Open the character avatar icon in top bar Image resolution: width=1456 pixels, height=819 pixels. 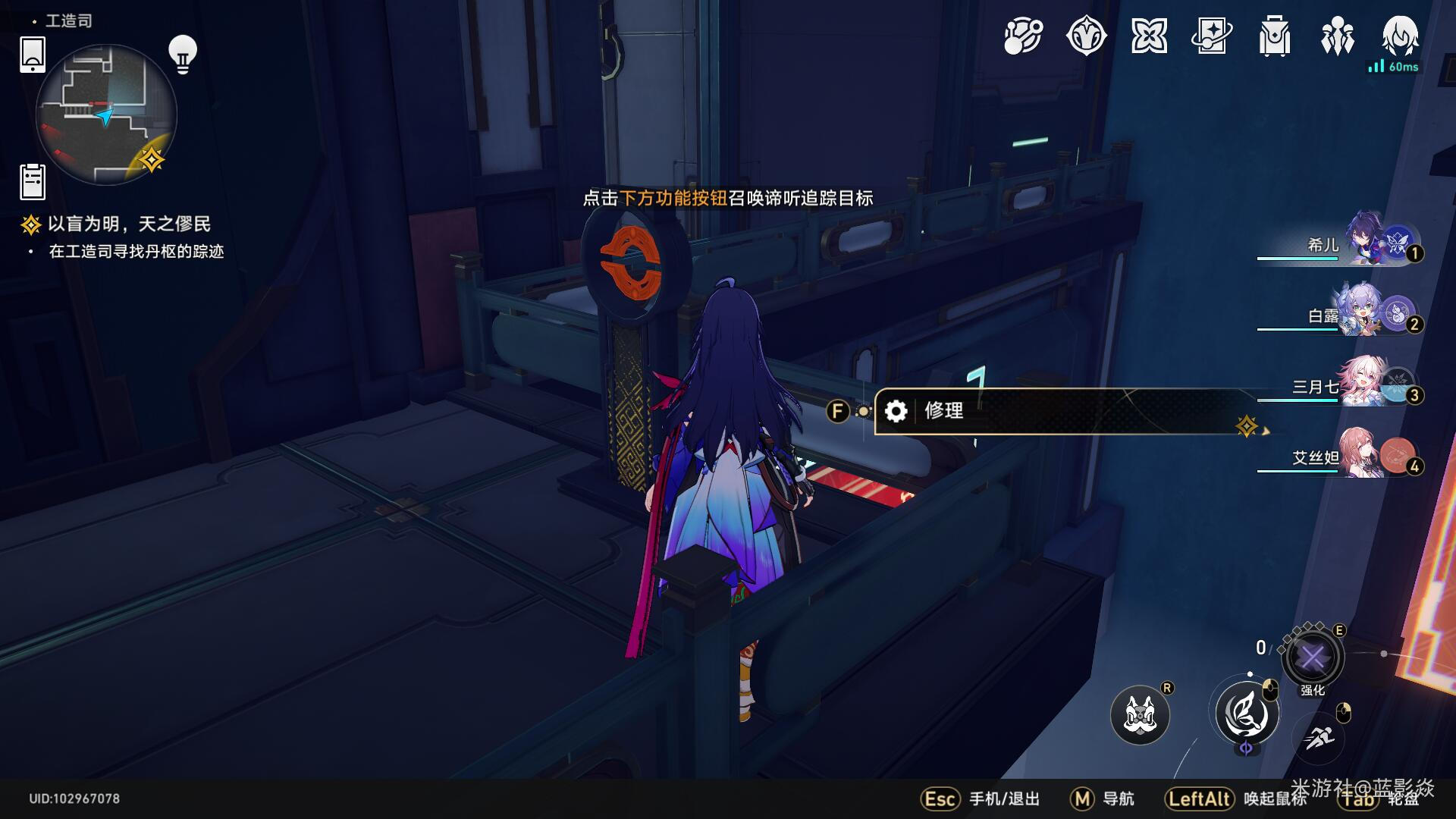[x=1400, y=35]
